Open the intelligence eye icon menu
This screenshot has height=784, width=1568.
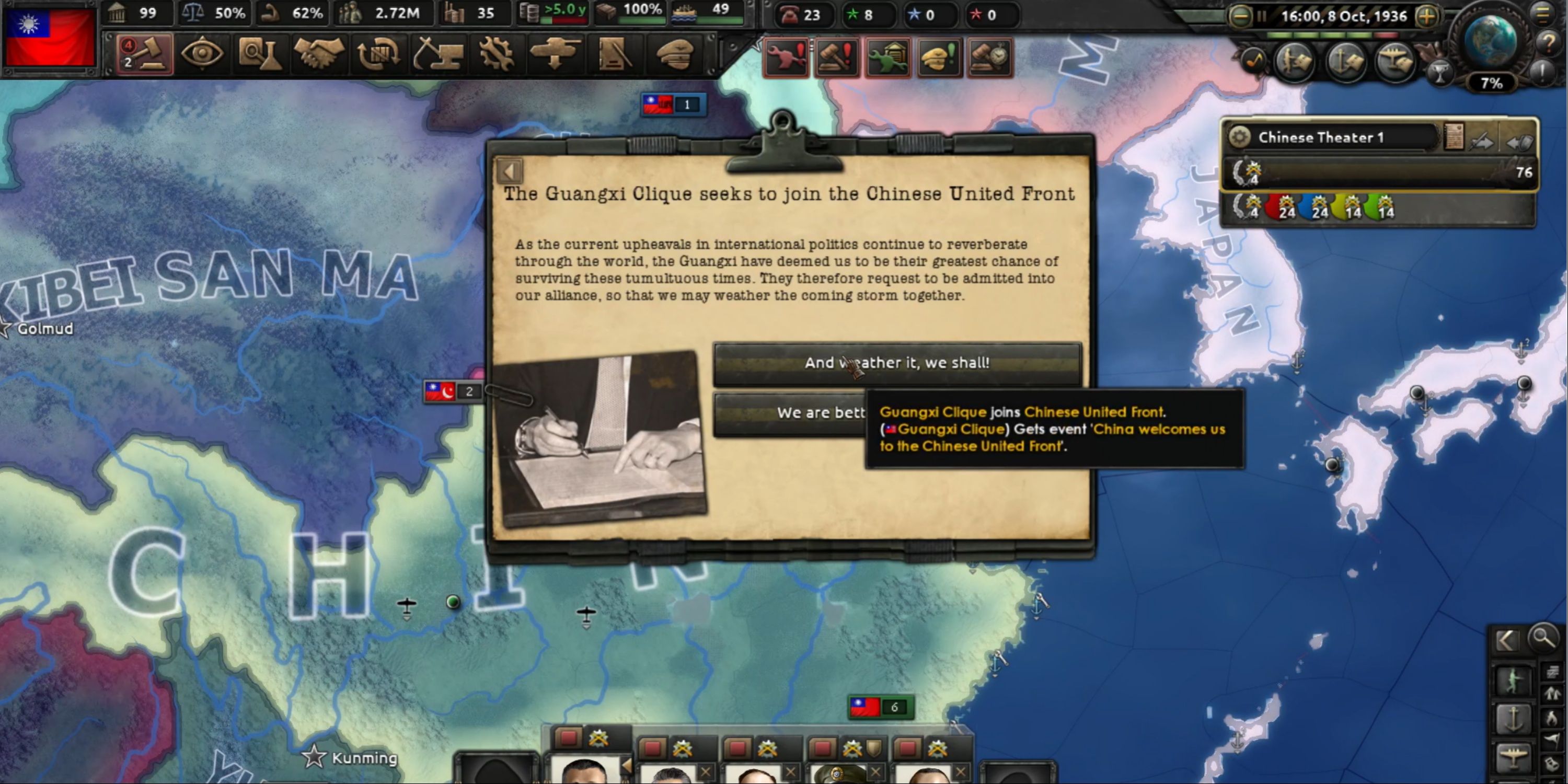pyautogui.click(x=203, y=53)
